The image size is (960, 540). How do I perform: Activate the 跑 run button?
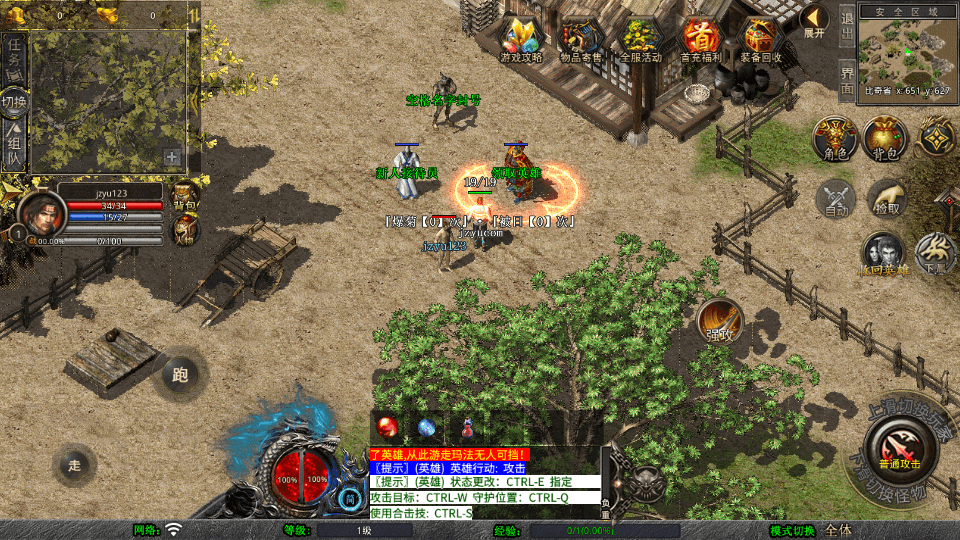(180, 375)
